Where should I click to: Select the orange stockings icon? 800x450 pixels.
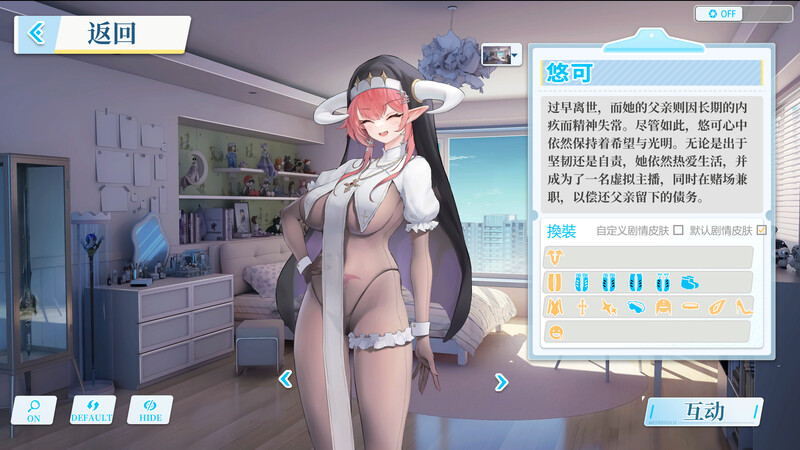point(554,281)
